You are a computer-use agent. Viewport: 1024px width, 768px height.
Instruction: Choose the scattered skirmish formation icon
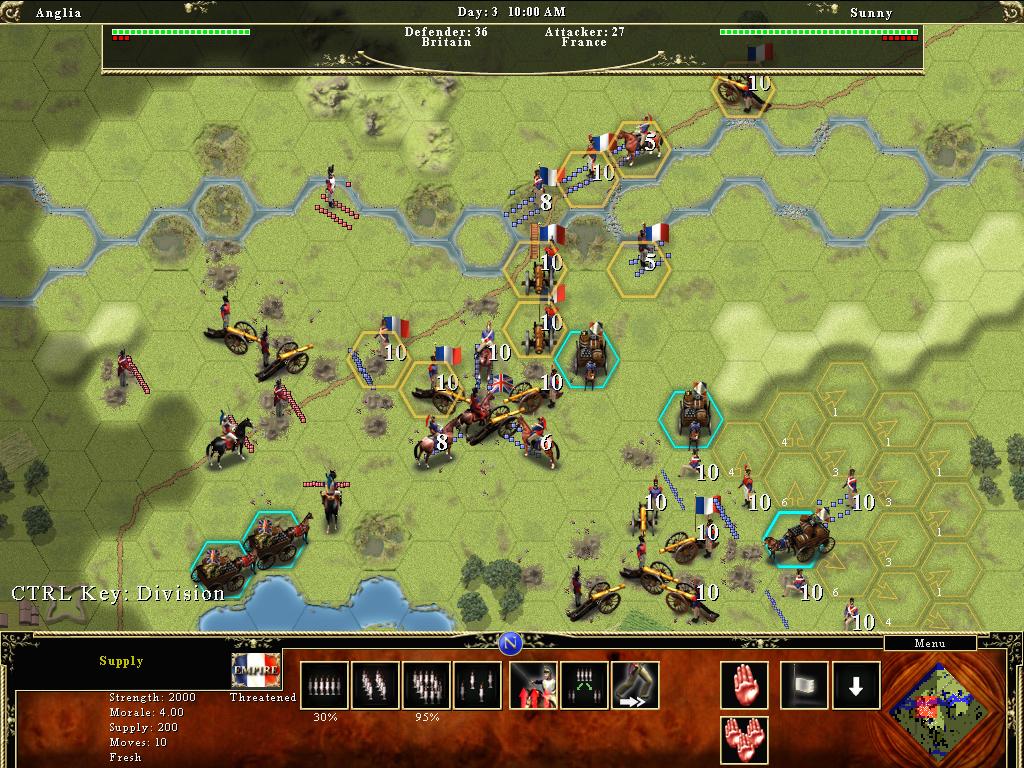pyautogui.click(x=477, y=685)
